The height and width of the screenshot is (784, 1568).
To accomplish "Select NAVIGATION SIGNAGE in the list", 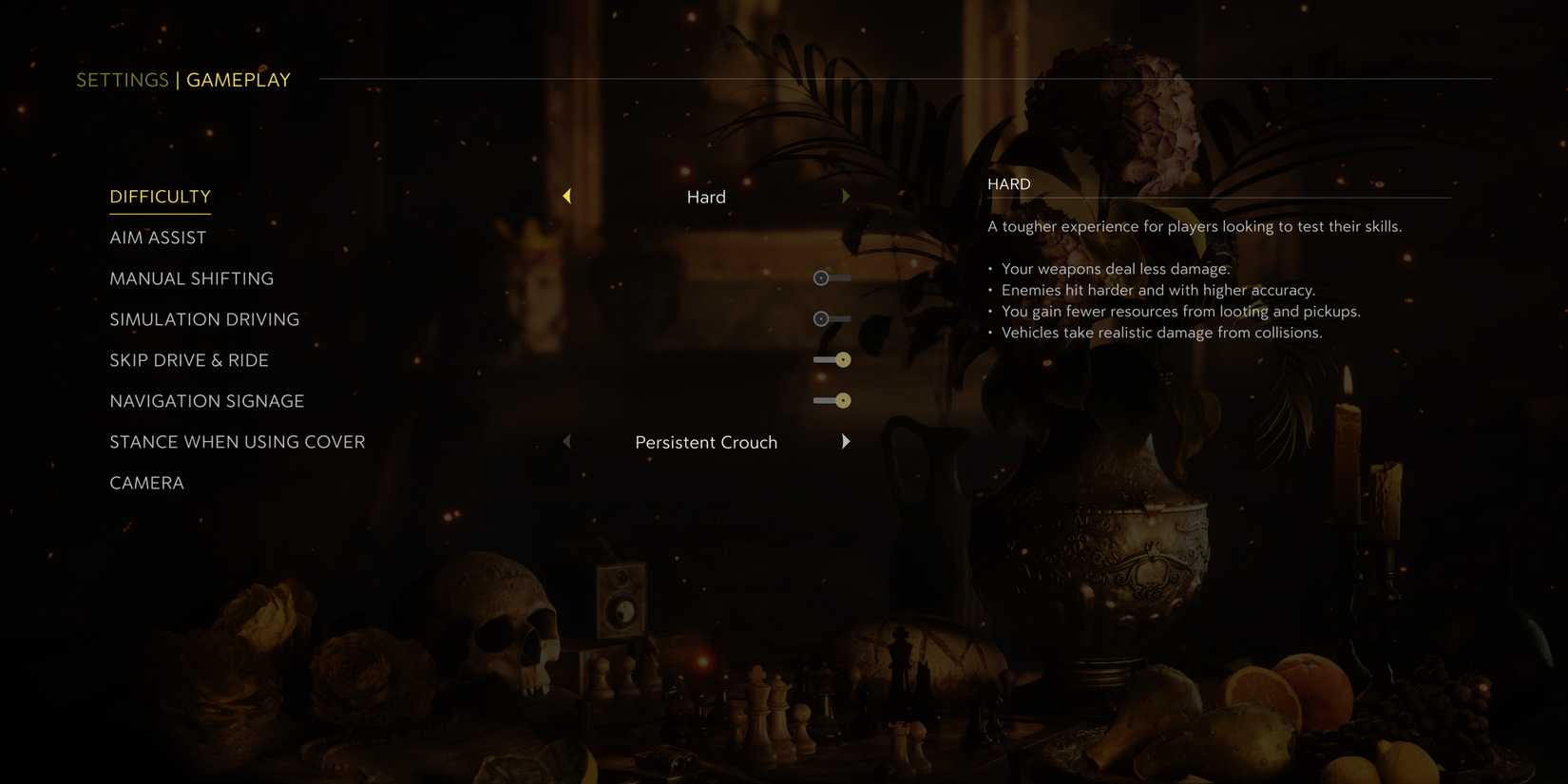I will pos(206,401).
